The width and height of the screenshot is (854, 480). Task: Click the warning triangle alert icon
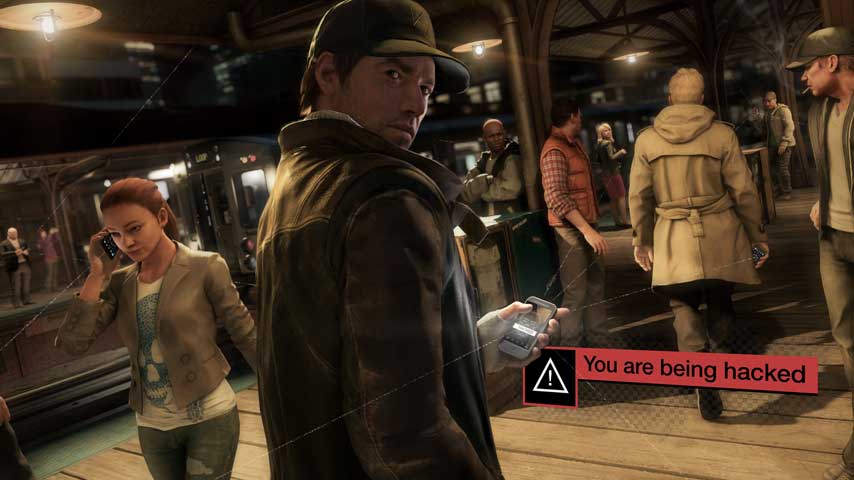549,377
